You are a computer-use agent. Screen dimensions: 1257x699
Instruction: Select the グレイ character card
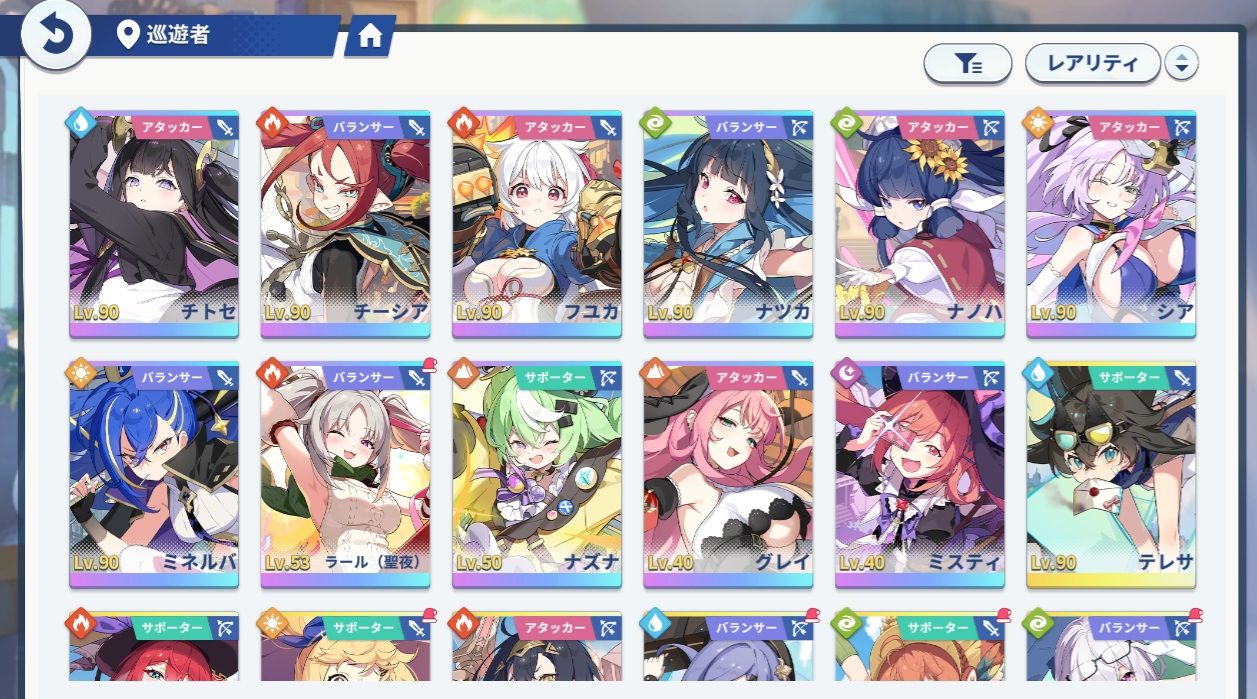tap(727, 474)
